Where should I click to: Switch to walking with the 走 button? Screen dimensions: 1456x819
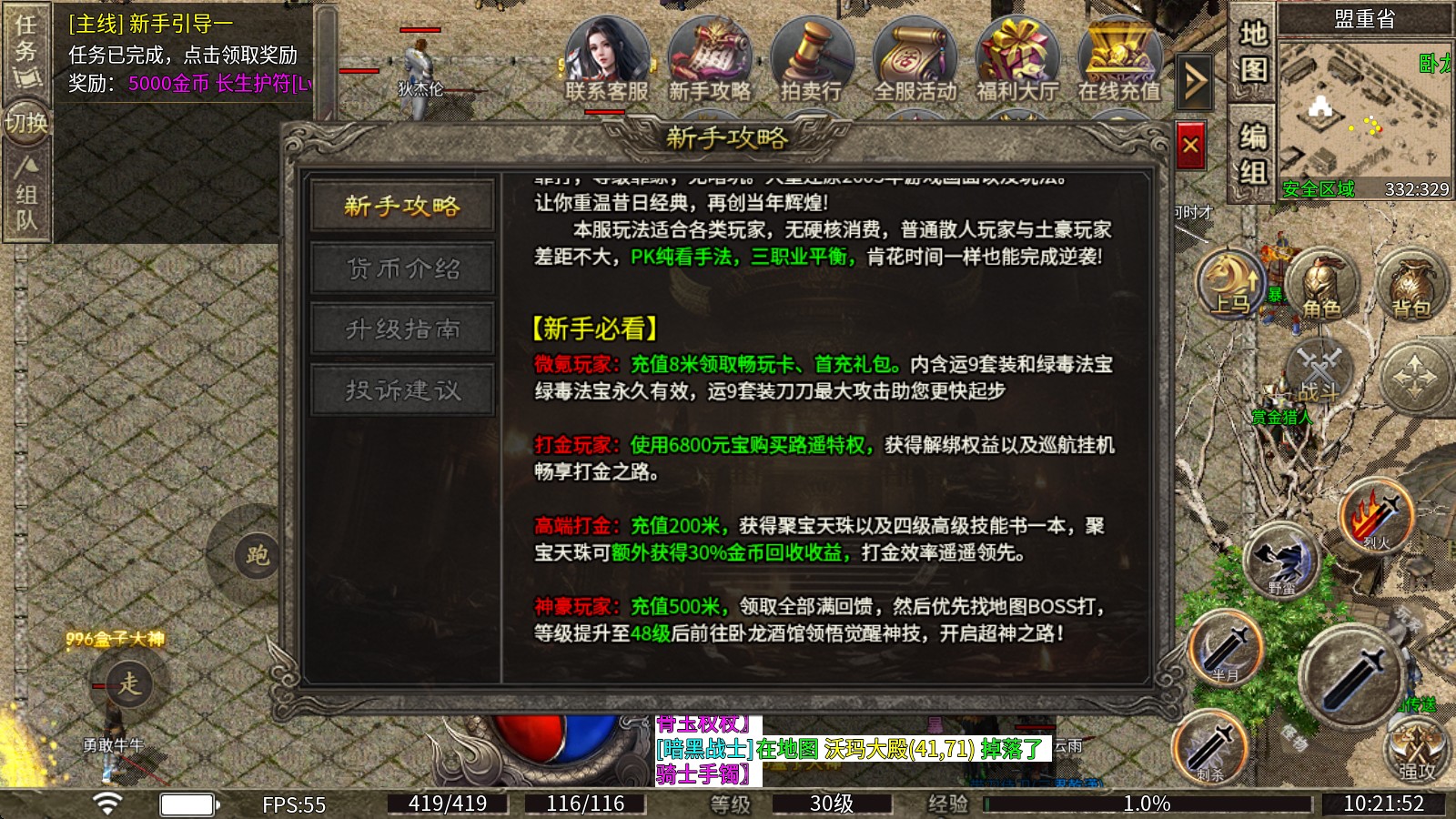(x=127, y=685)
